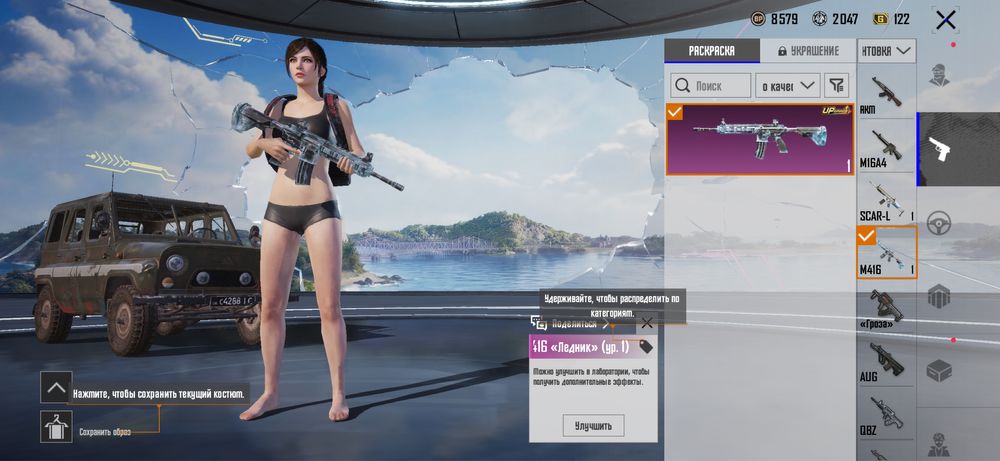Image resolution: width=1000 pixels, height=461 pixels.
Task: Tap the Улучшить upgrade button
Action: (x=593, y=426)
